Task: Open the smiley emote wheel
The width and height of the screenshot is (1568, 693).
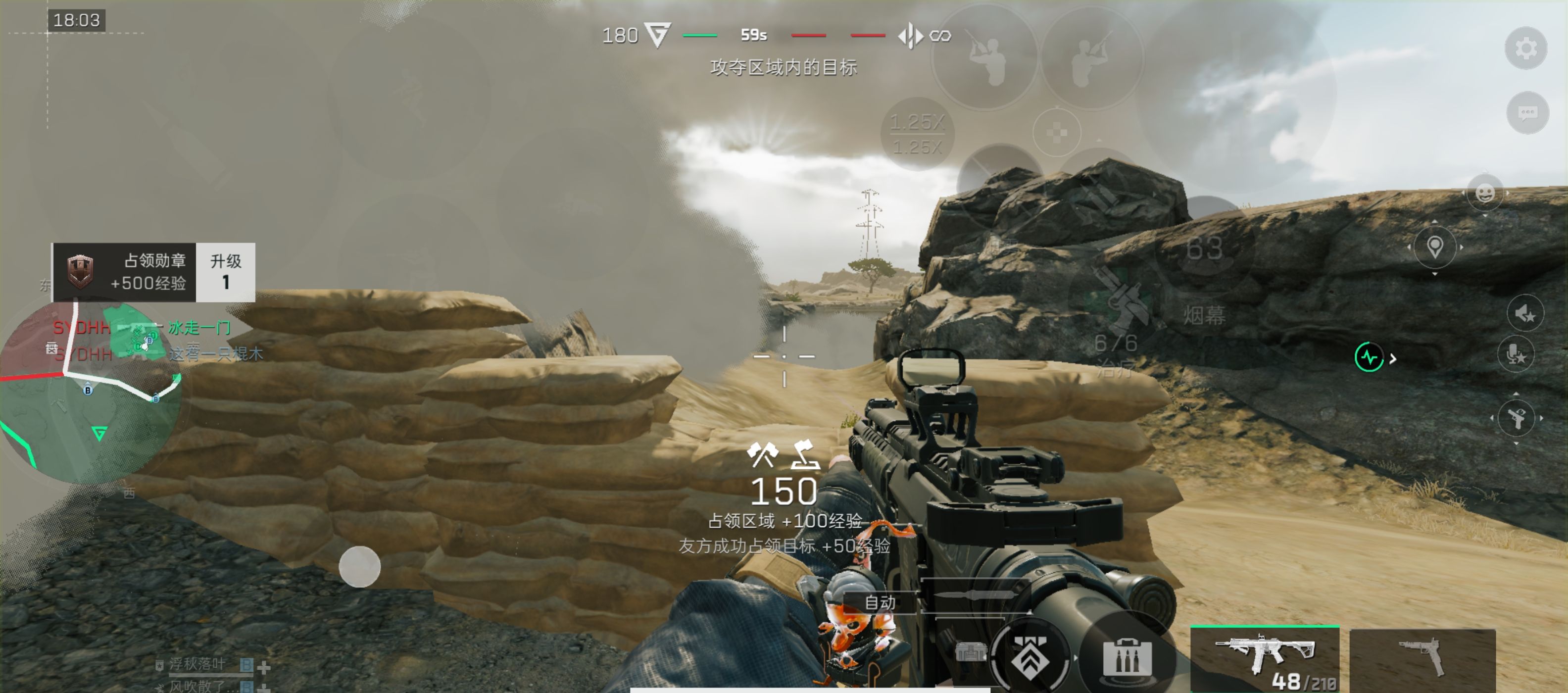Action: [x=1485, y=194]
